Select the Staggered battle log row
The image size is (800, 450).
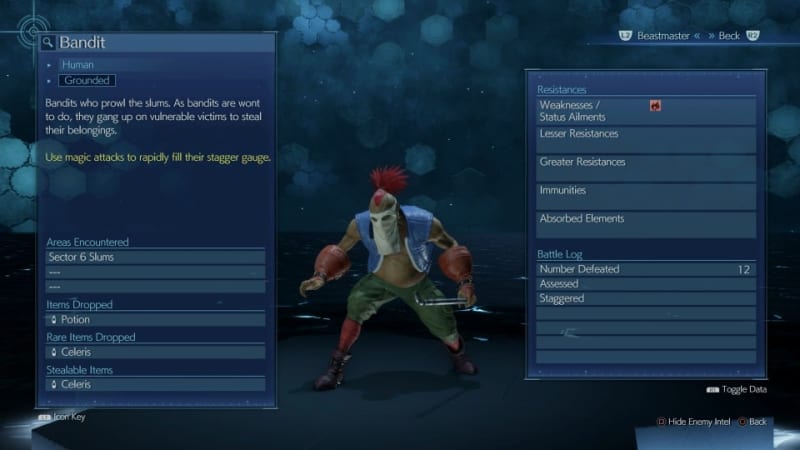[x=646, y=298]
